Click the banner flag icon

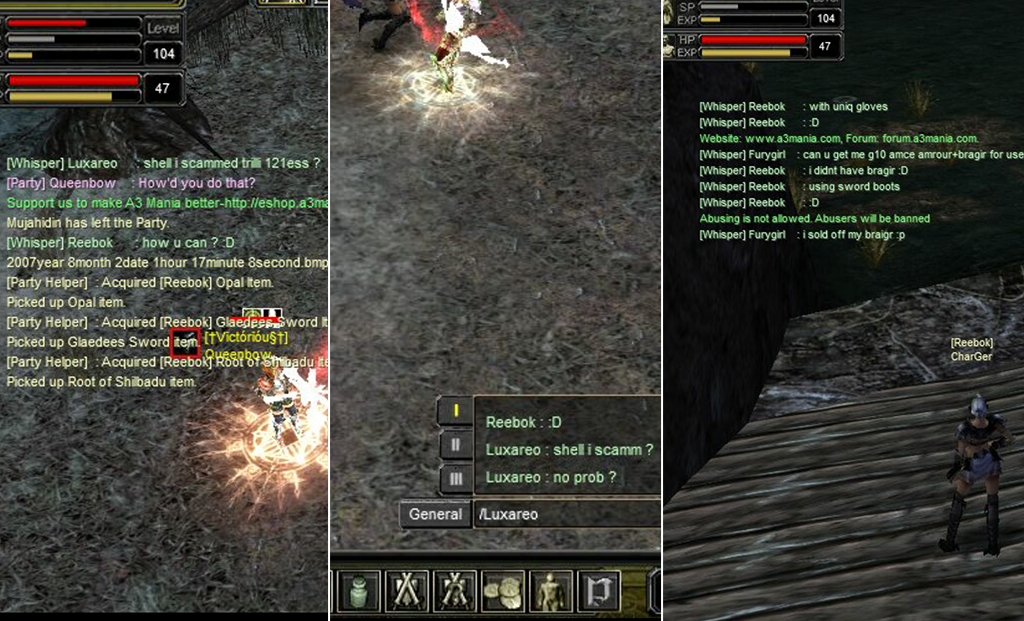pos(599,591)
